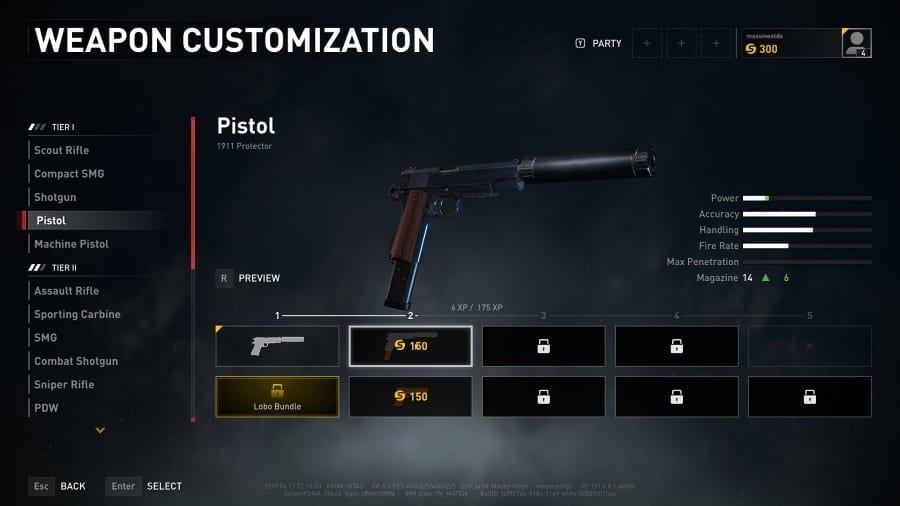Viewport: 900px width, 506px height.
Task: Choose the Sporting Carbine entry
Action: tap(77, 314)
